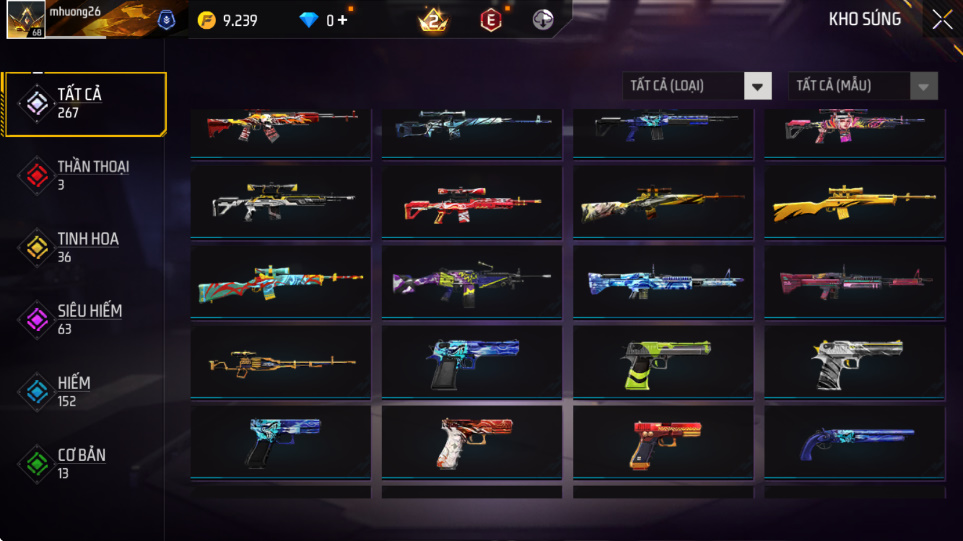Choose the silver zebra Desert Eagle skin

tap(854, 361)
